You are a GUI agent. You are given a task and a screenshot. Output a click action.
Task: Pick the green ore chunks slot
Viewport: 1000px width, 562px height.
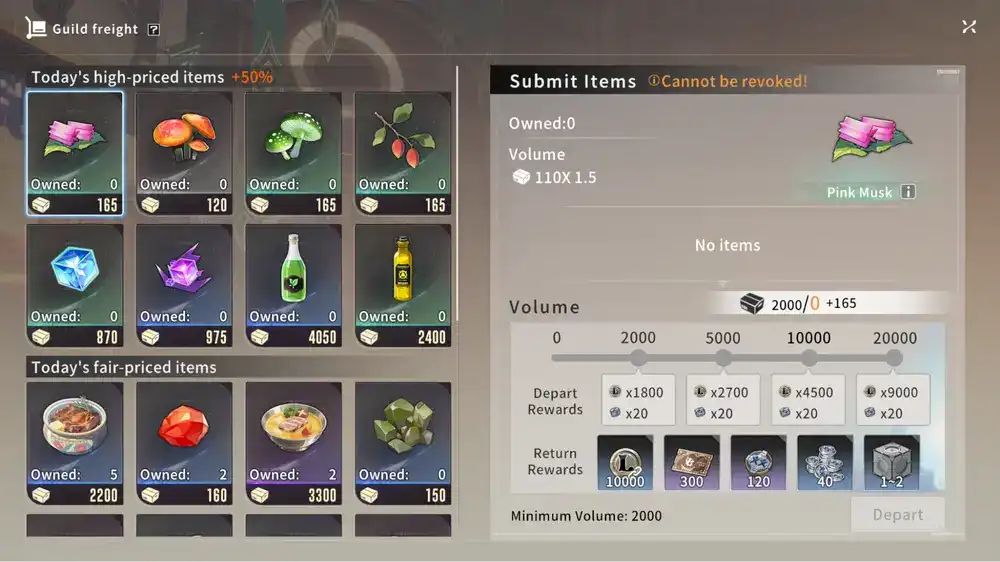402,442
